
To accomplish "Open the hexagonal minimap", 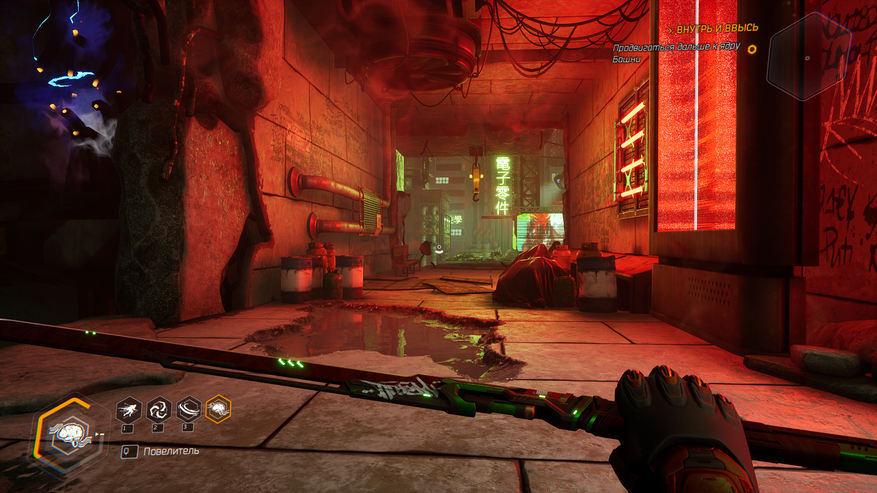I will pos(808,56).
